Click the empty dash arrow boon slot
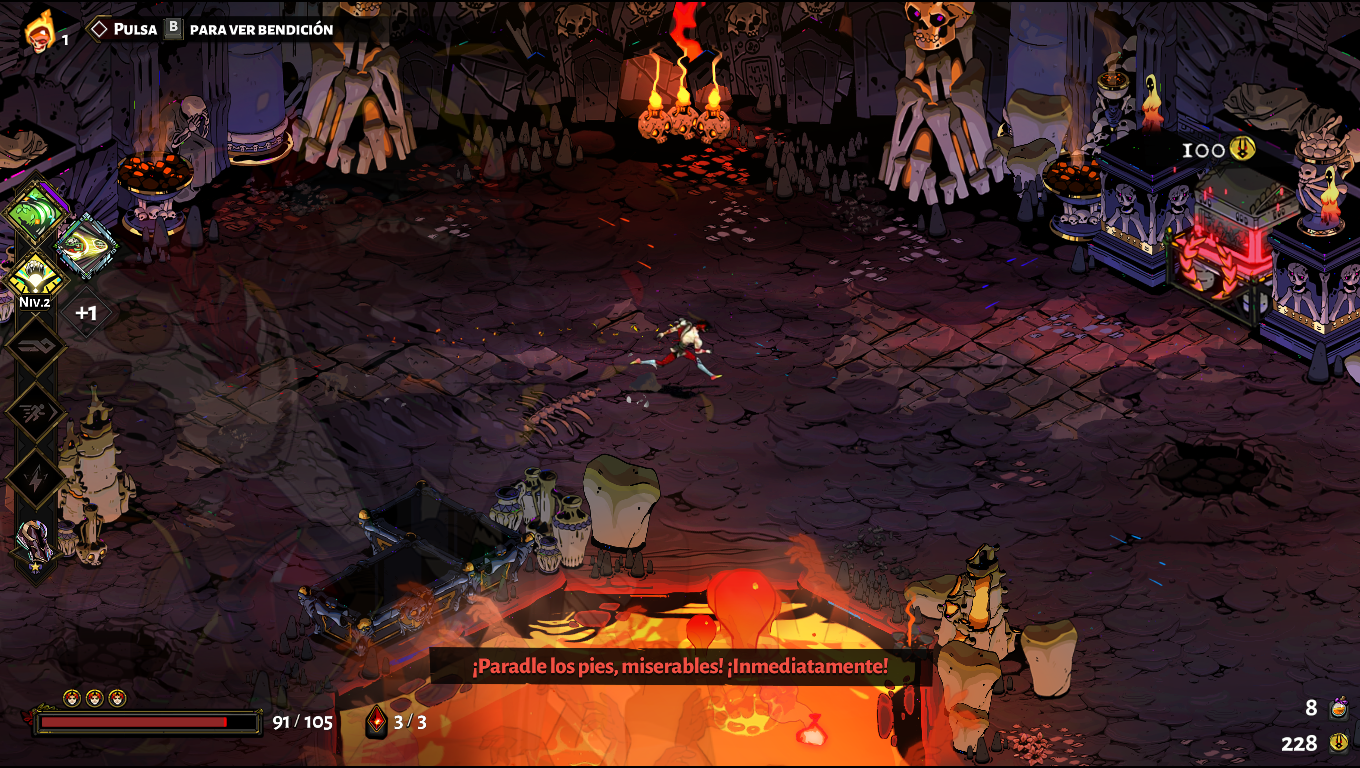This screenshot has width=1360, height=768. tap(36, 346)
